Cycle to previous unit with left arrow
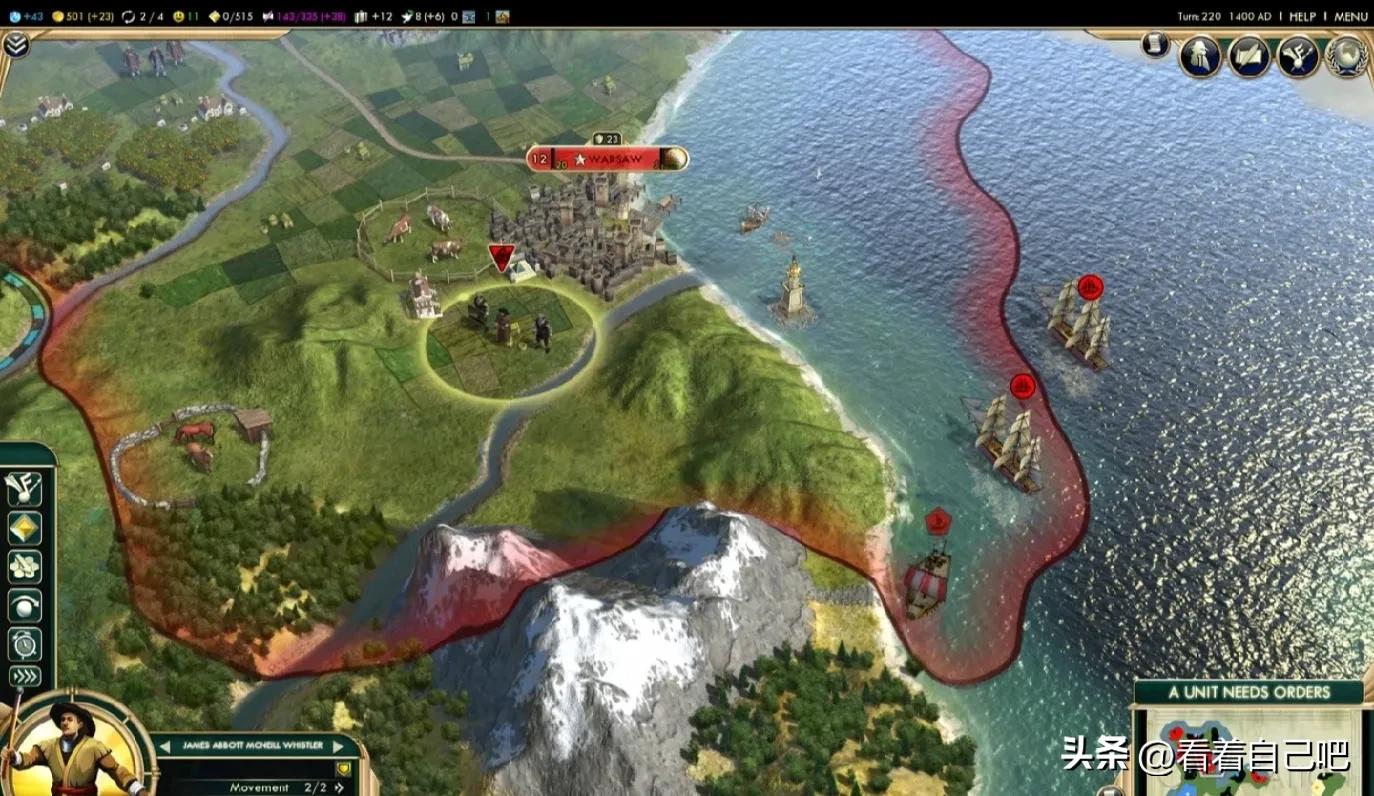Image resolution: width=1374 pixels, height=796 pixels. tap(164, 746)
